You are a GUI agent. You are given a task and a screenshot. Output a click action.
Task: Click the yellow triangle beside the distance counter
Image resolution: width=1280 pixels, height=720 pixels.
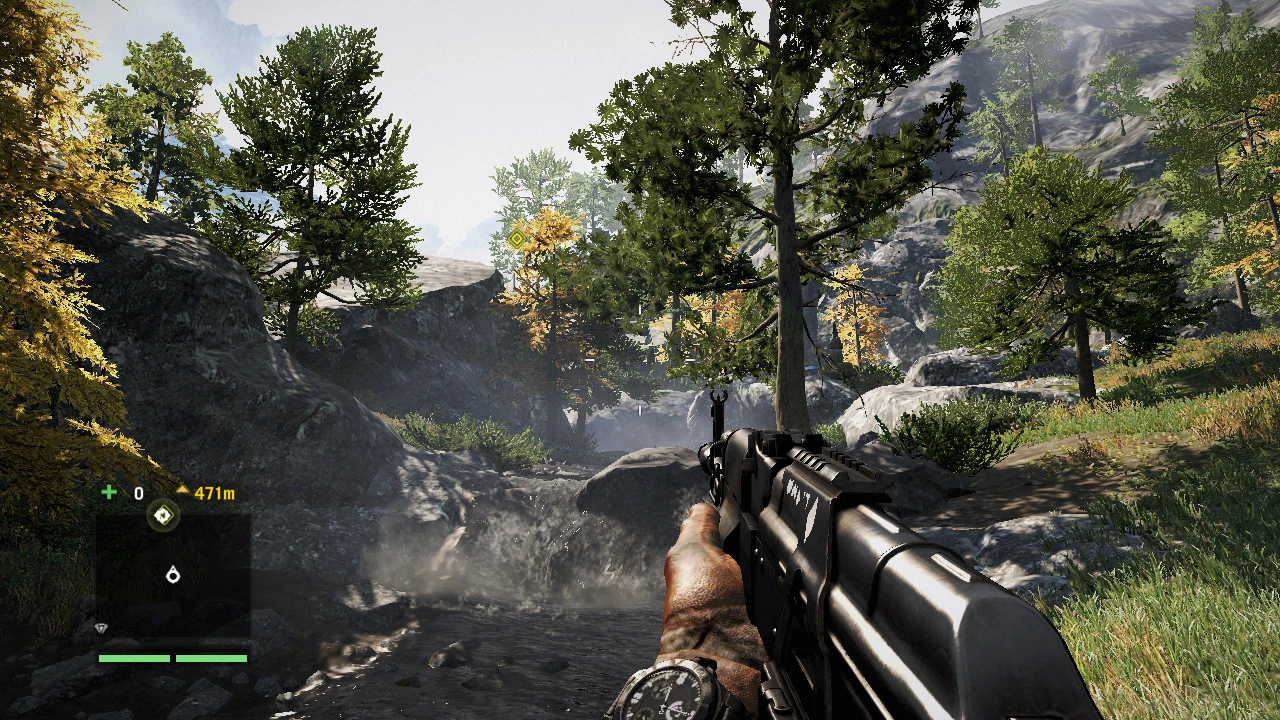[x=183, y=491]
